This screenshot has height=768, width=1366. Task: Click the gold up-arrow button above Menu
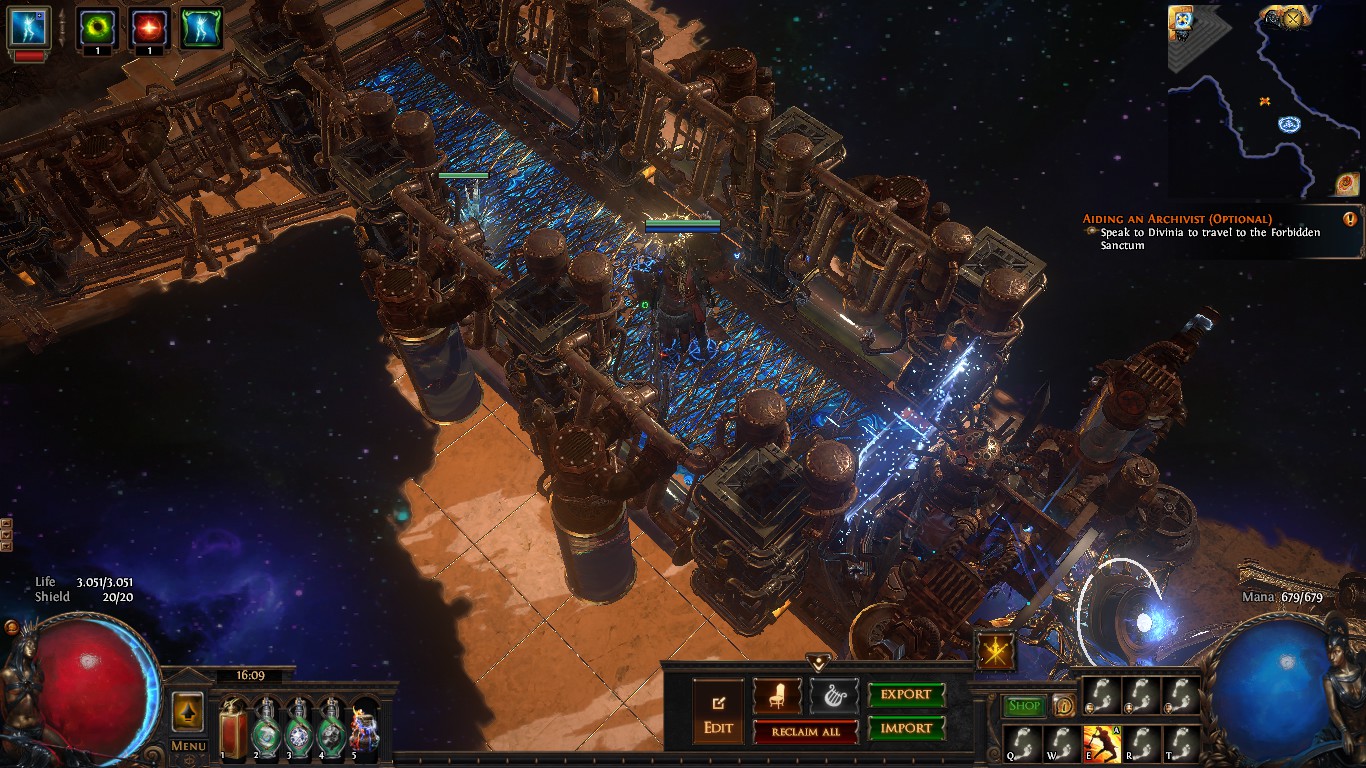tap(188, 711)
